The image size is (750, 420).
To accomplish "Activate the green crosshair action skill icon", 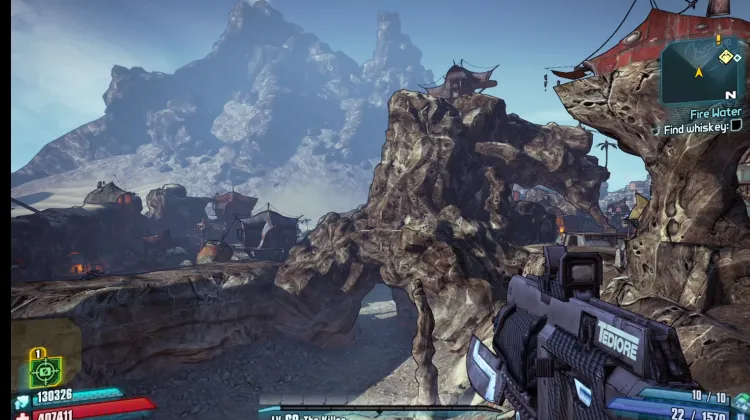I will [45, 370].
